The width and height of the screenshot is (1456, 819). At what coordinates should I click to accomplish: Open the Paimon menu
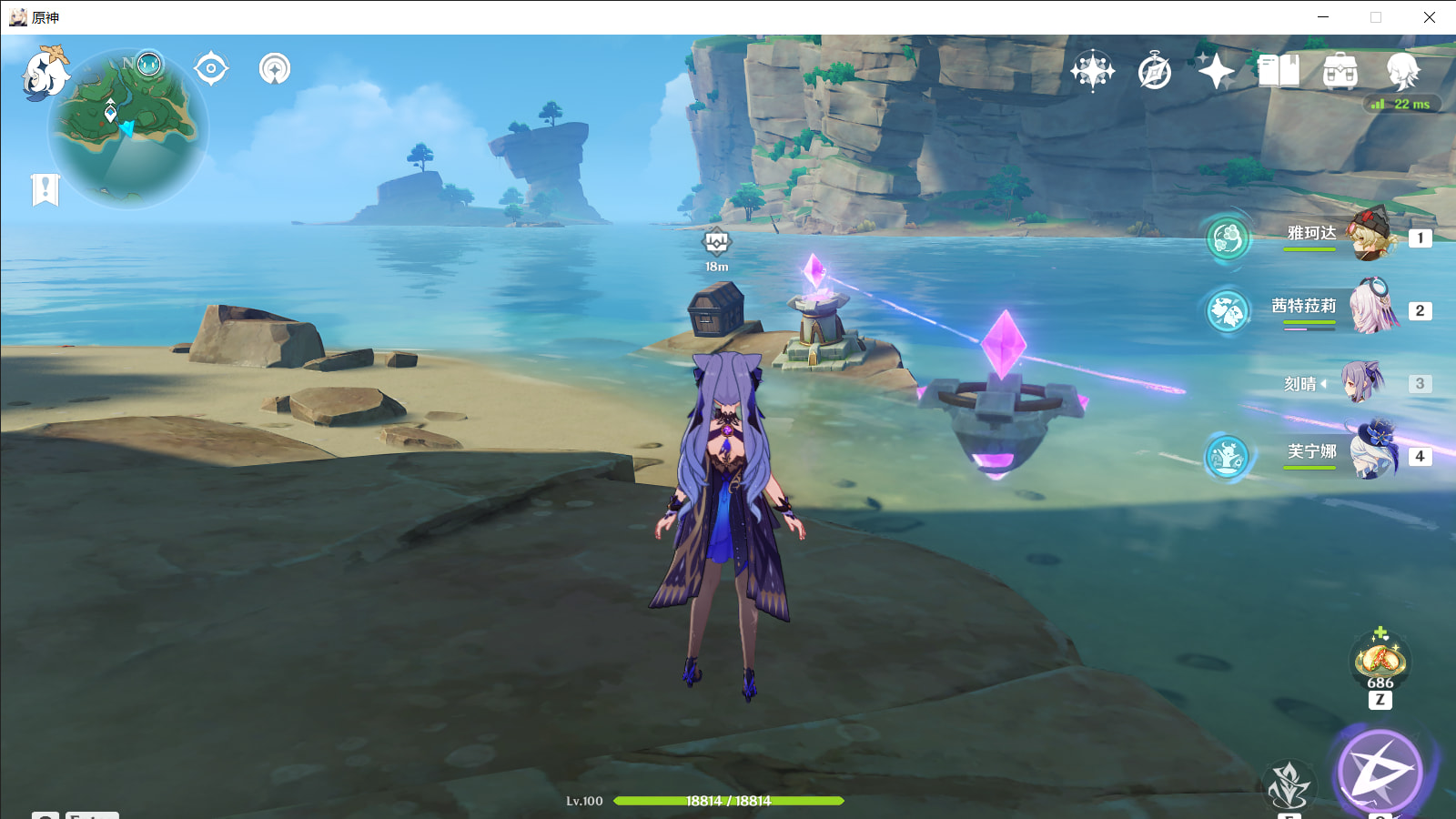43,72
